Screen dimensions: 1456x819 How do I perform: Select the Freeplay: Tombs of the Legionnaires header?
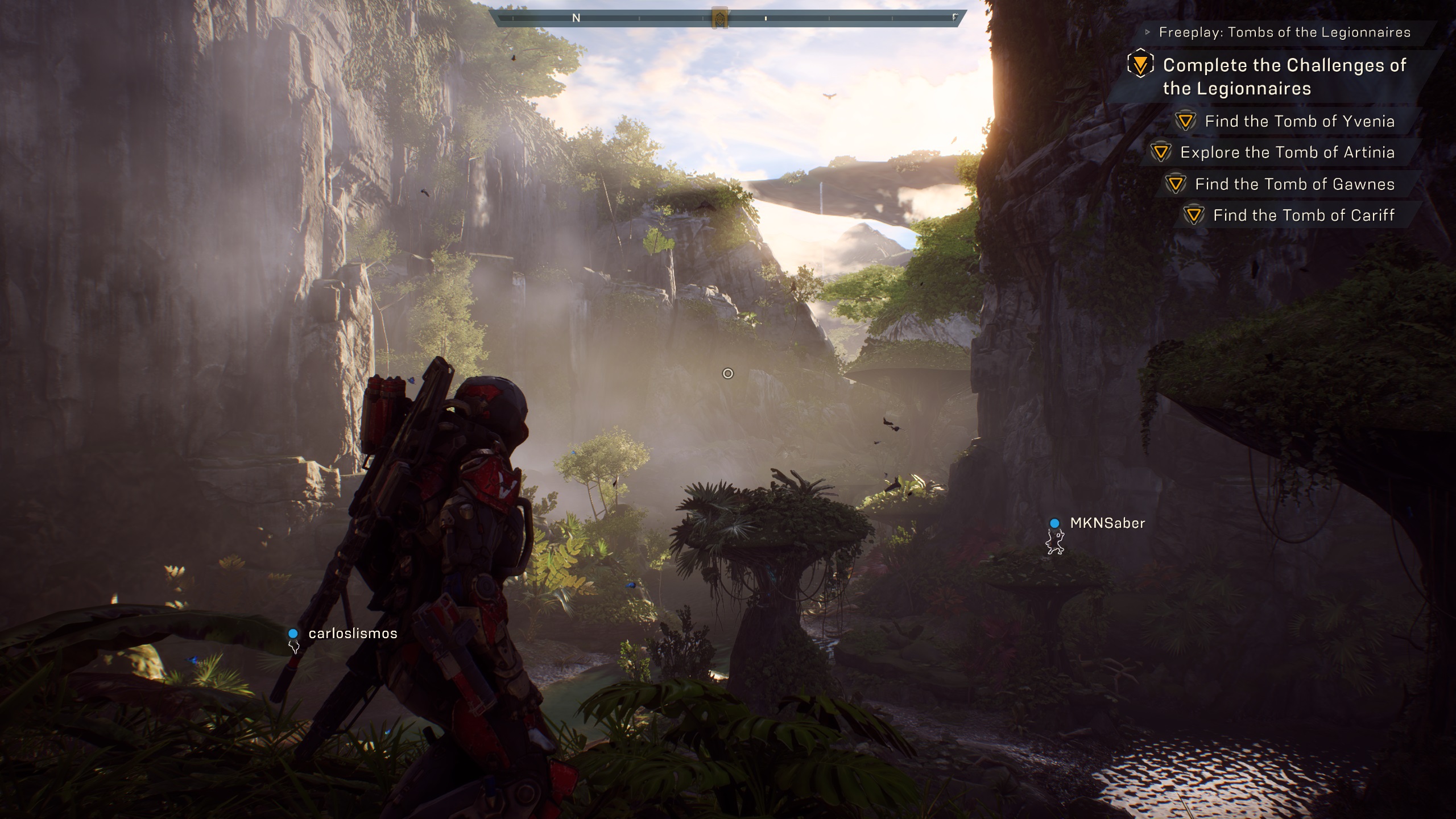tap(1284, 32)
